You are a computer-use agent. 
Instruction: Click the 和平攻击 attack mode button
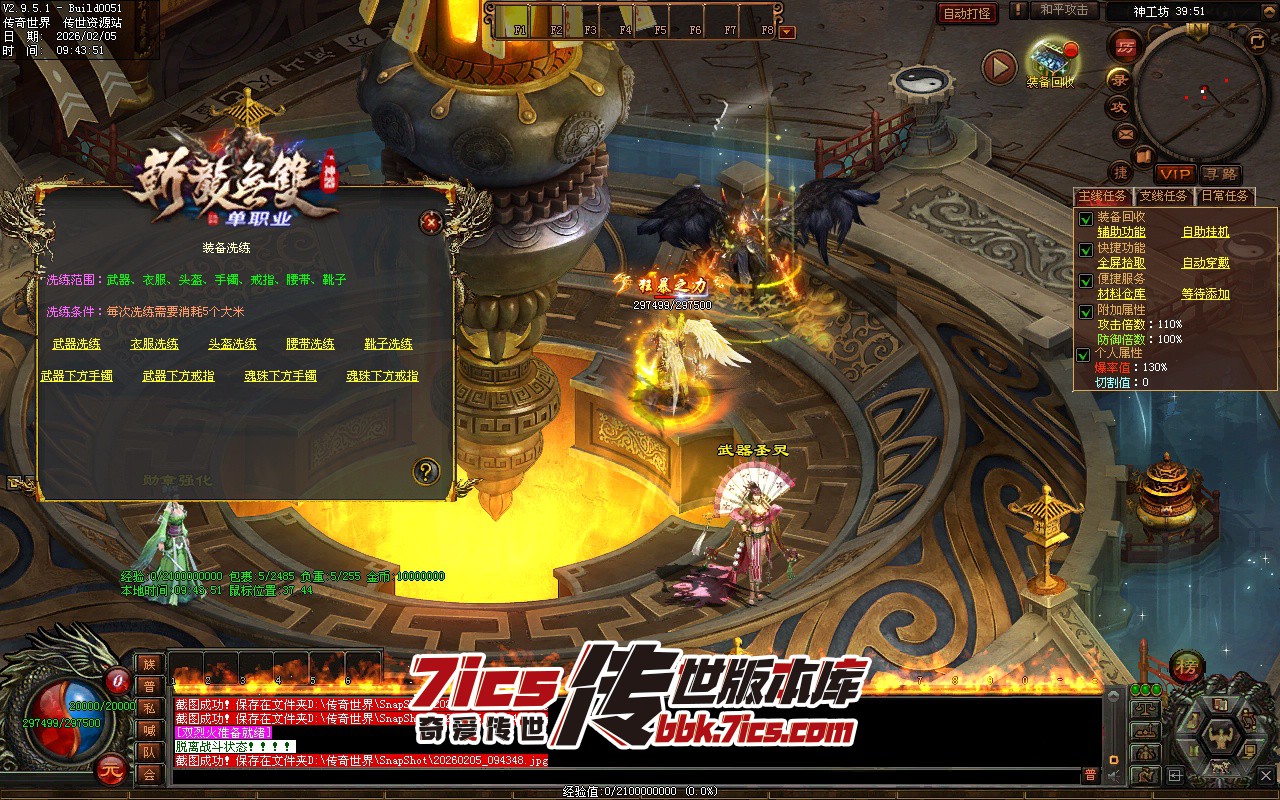[x=1064, y=10]
